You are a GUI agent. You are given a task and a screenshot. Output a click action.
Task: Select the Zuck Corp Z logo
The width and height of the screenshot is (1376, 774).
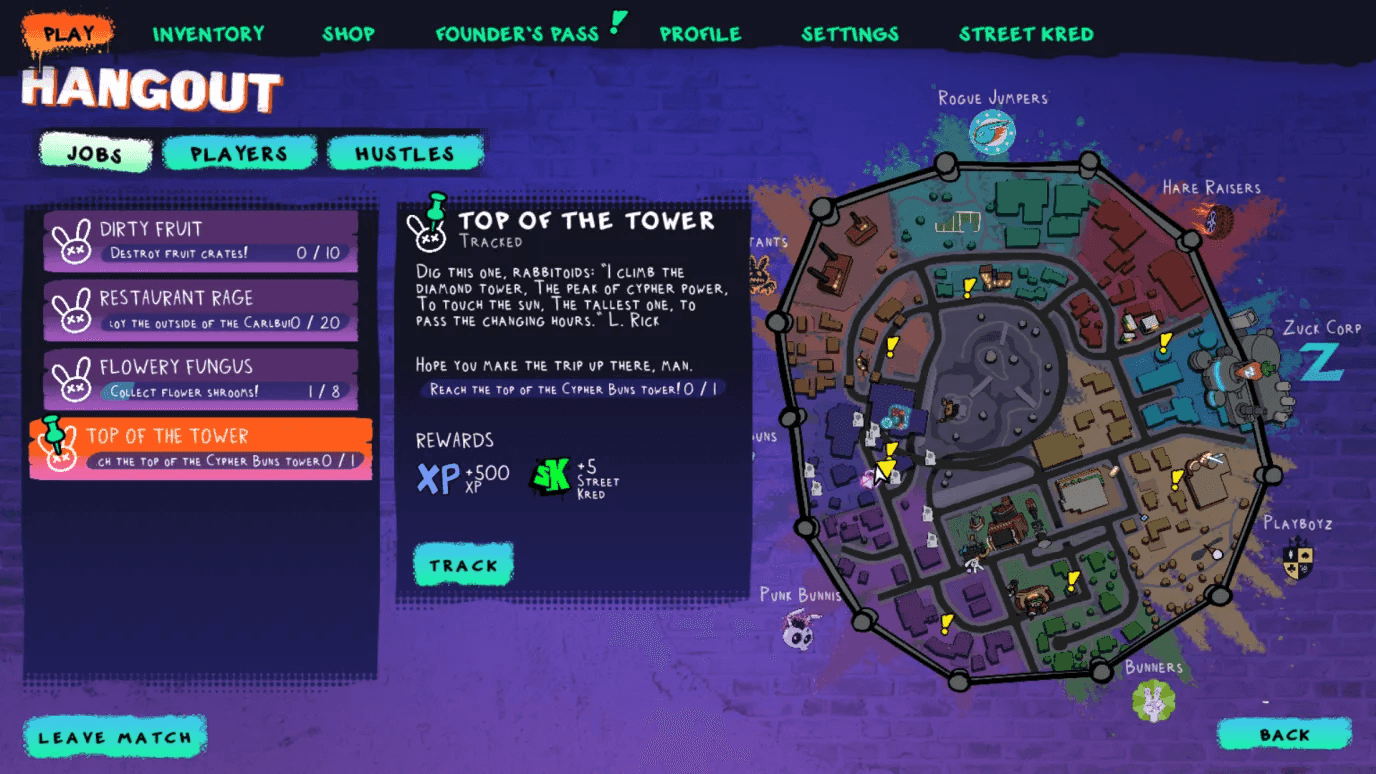[x=1322, y=363]
